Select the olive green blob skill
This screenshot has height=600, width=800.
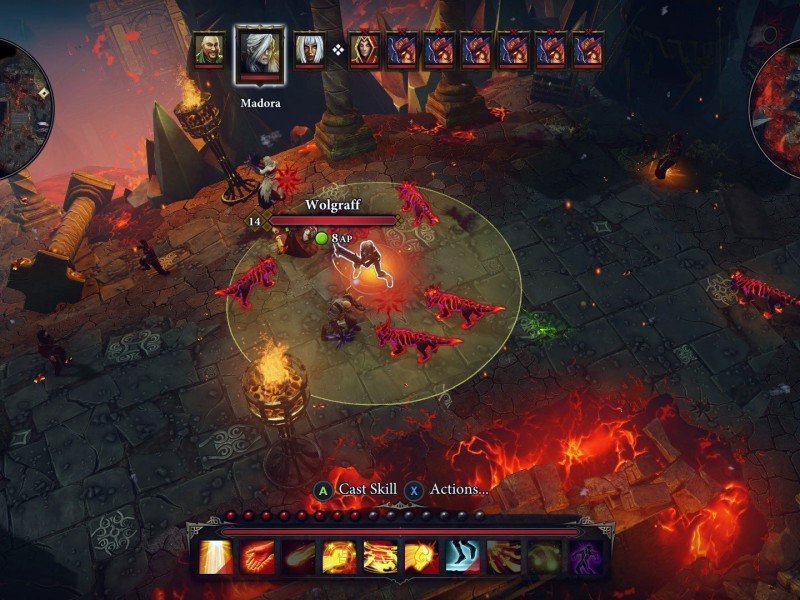pos(544,557)
